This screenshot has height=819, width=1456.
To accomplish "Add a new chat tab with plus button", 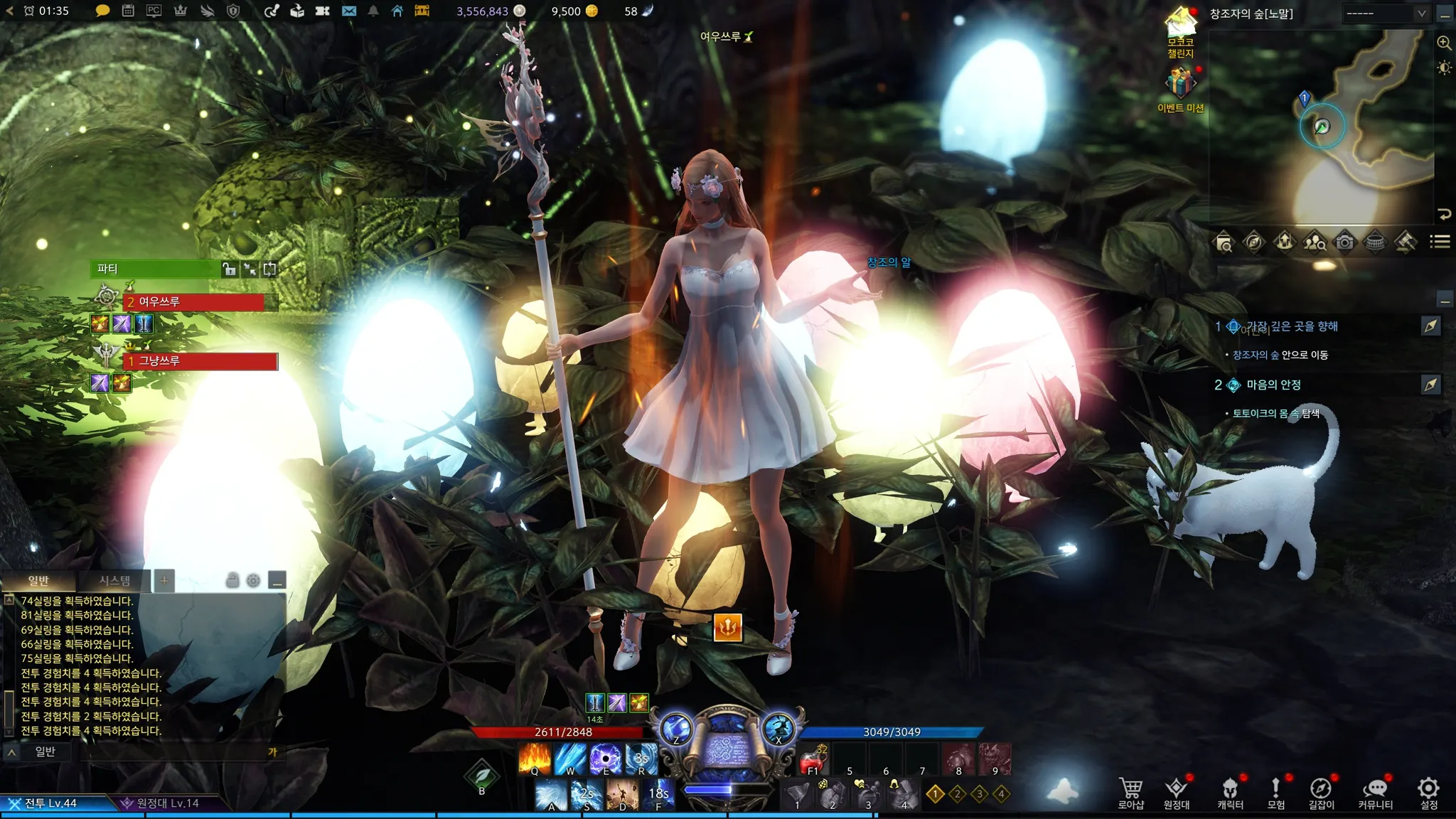I will [164, 581].
